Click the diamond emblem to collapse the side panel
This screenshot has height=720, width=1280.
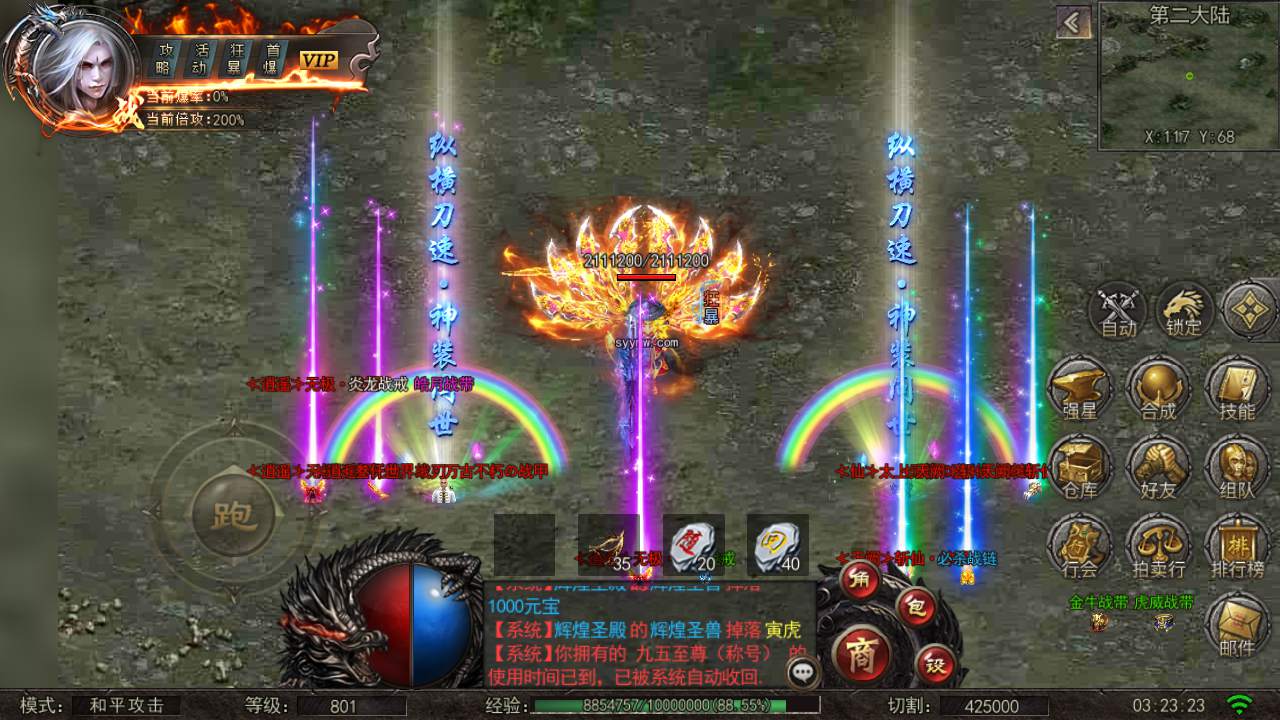pos(1249,311)
